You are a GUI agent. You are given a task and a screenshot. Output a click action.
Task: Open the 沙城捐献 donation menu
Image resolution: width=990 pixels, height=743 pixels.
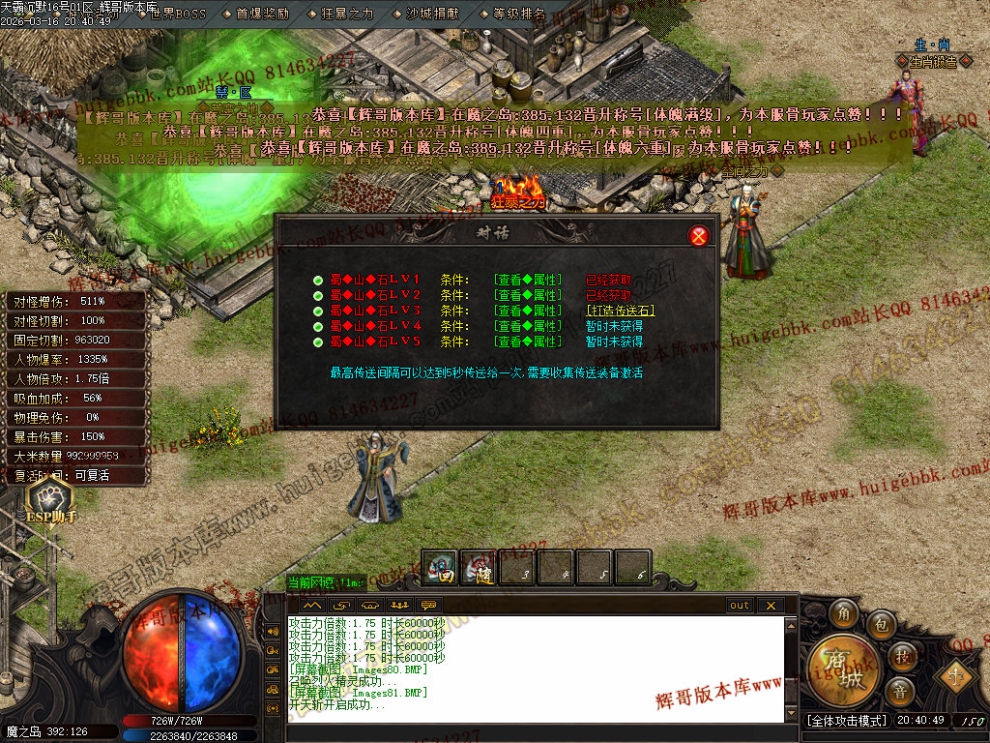pyautogui.click(x=432, y=14)
